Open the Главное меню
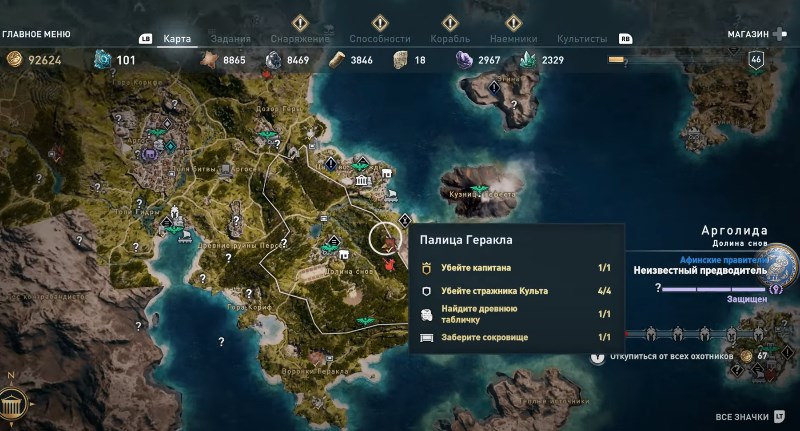800x431 pixels. (x=36, y=33)
